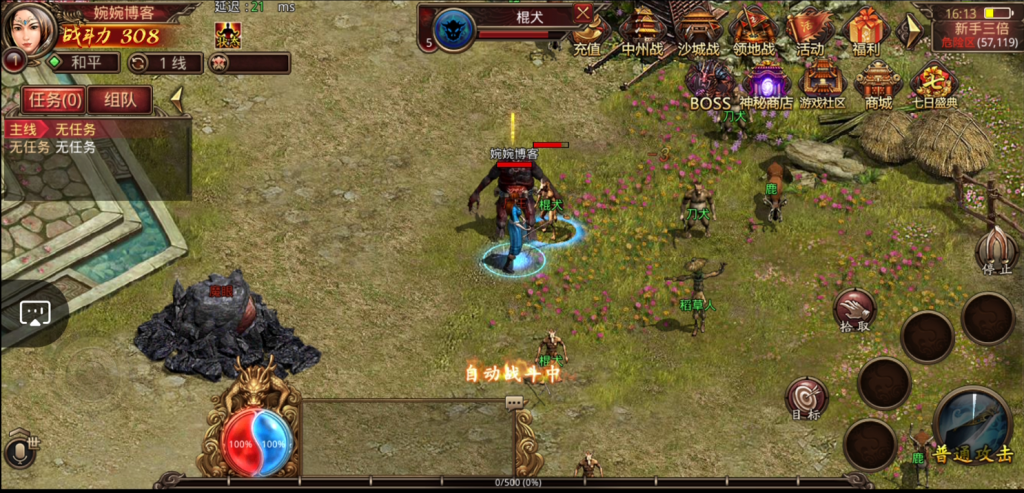
Task: Open the 游戏社区 game community
Action: click(x=821, y=82)
